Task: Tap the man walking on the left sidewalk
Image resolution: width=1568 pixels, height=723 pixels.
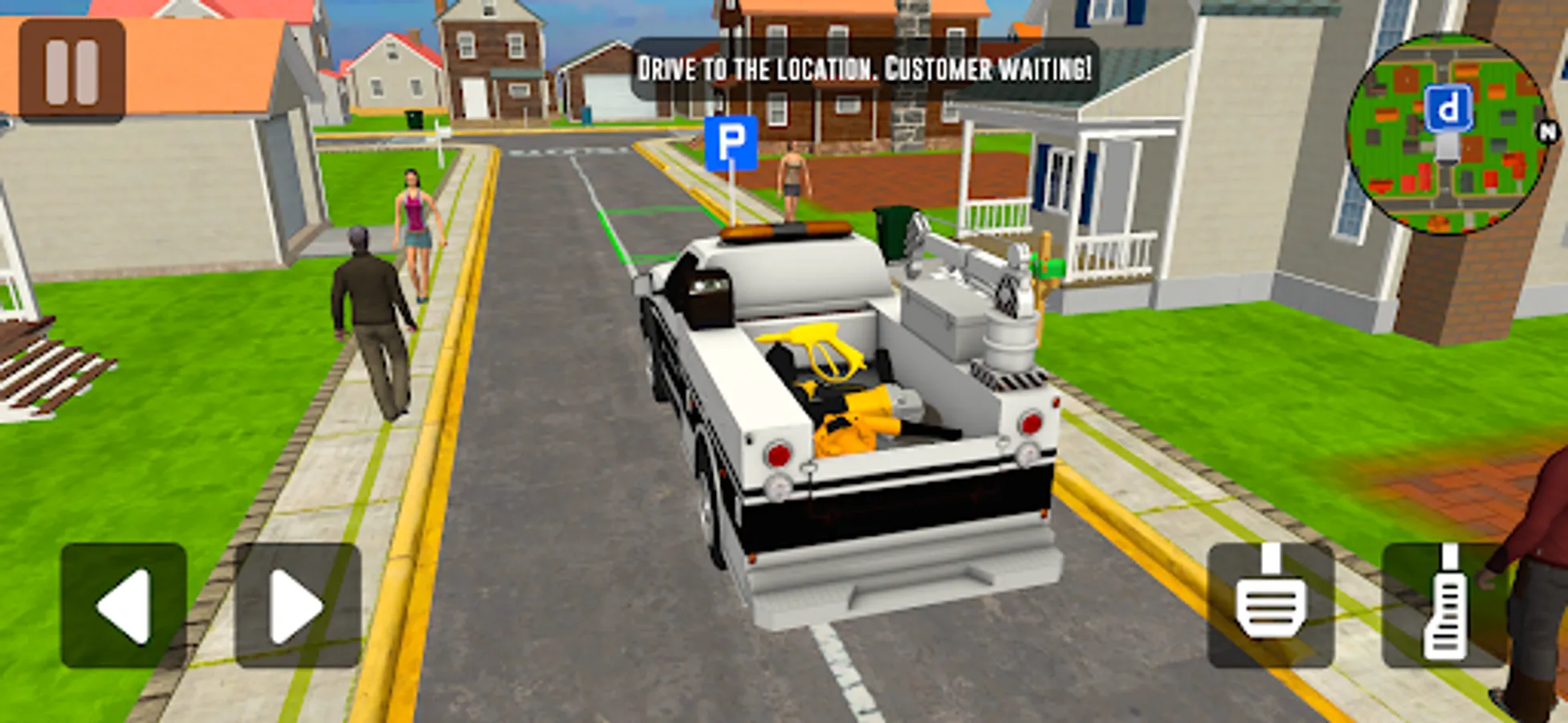Action: click(365, 321)
